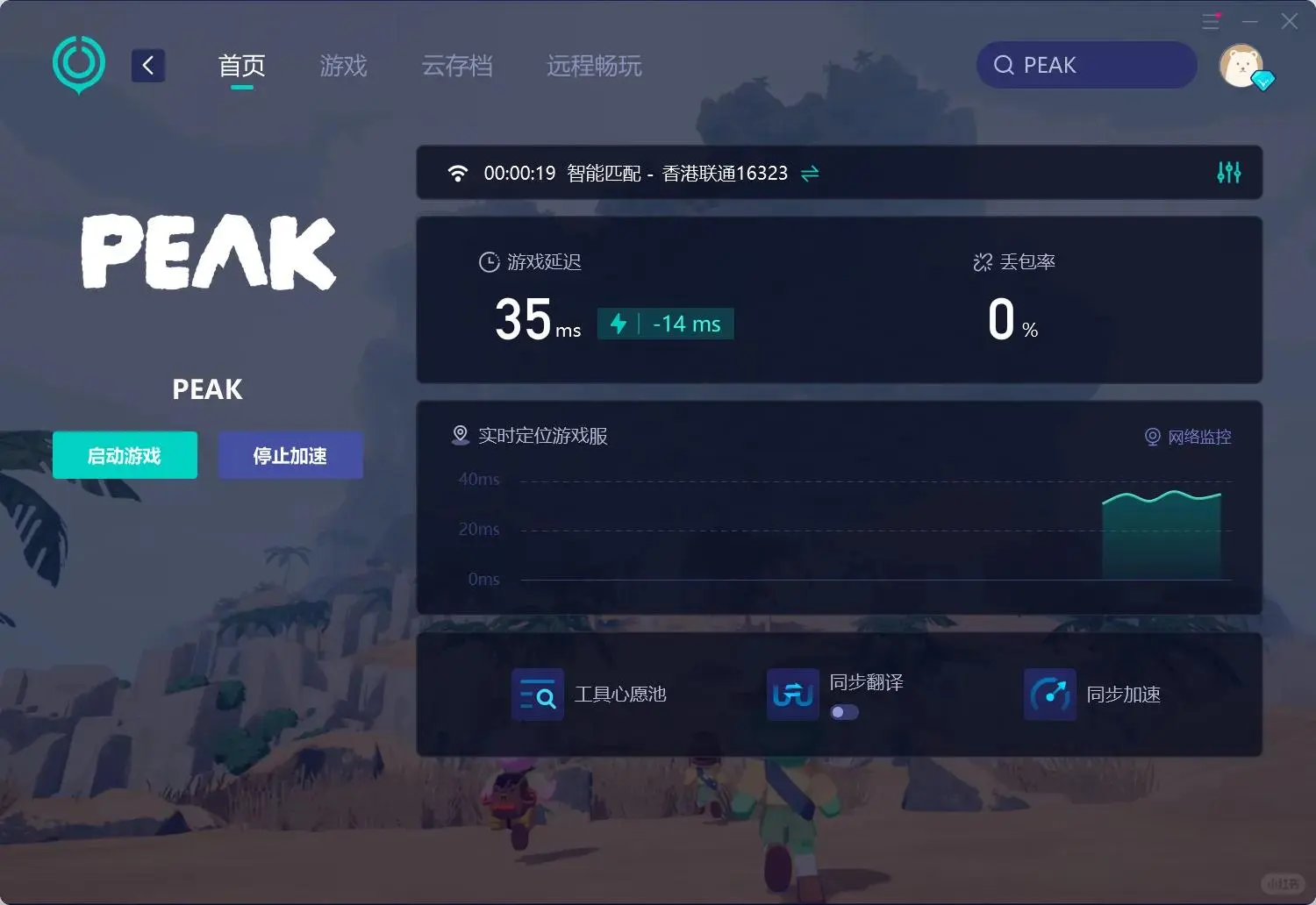Image resolution: width=1316 pixels, height=905 pixels.
Task: Click 停止加速 to stop acceleration
Action: [x=290, y=455]
